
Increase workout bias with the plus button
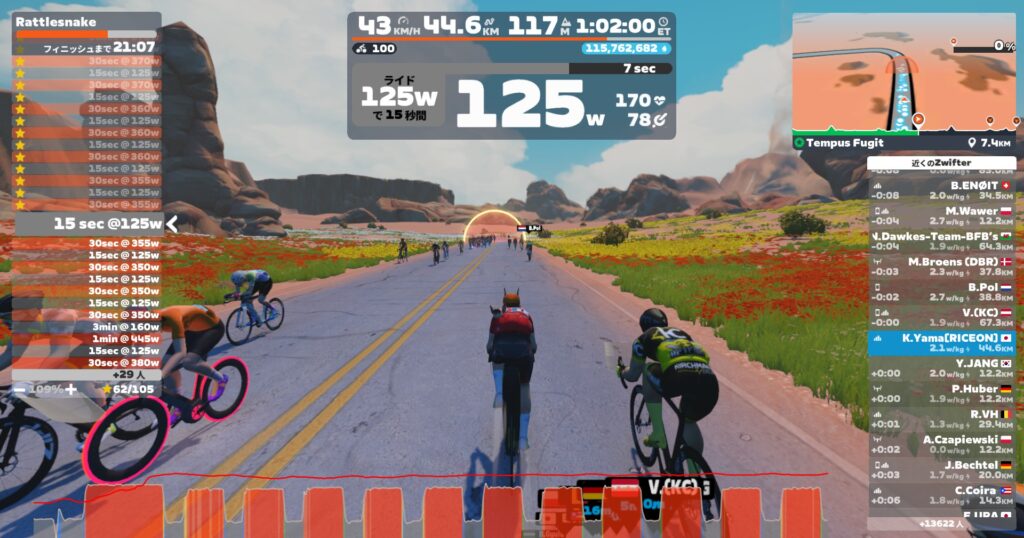pos(70,388)
